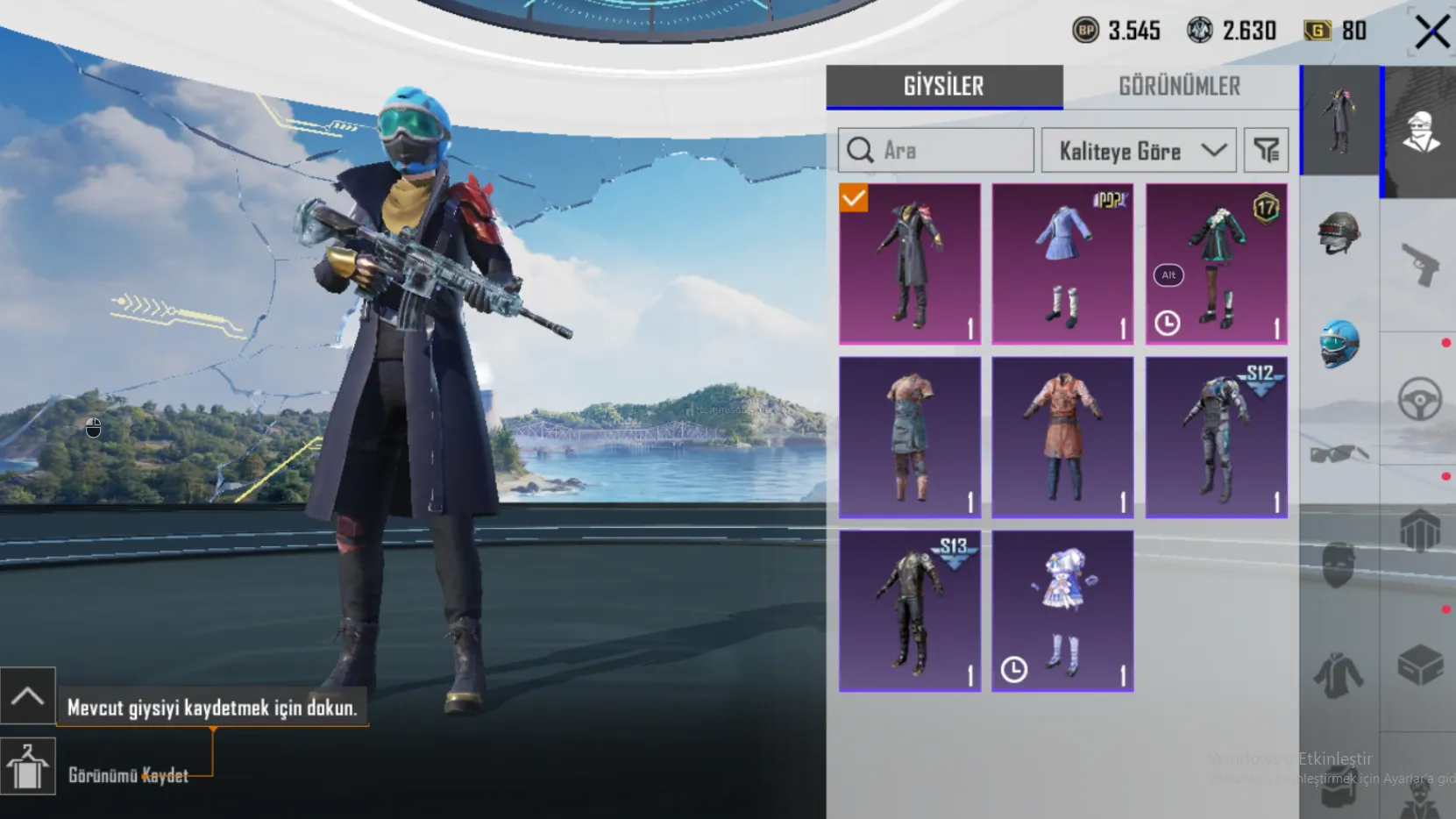Choose the blue dress with white boots outfit
Image resolution: width=1456 pixels, height=819 pixels.
pos(1062,263)
